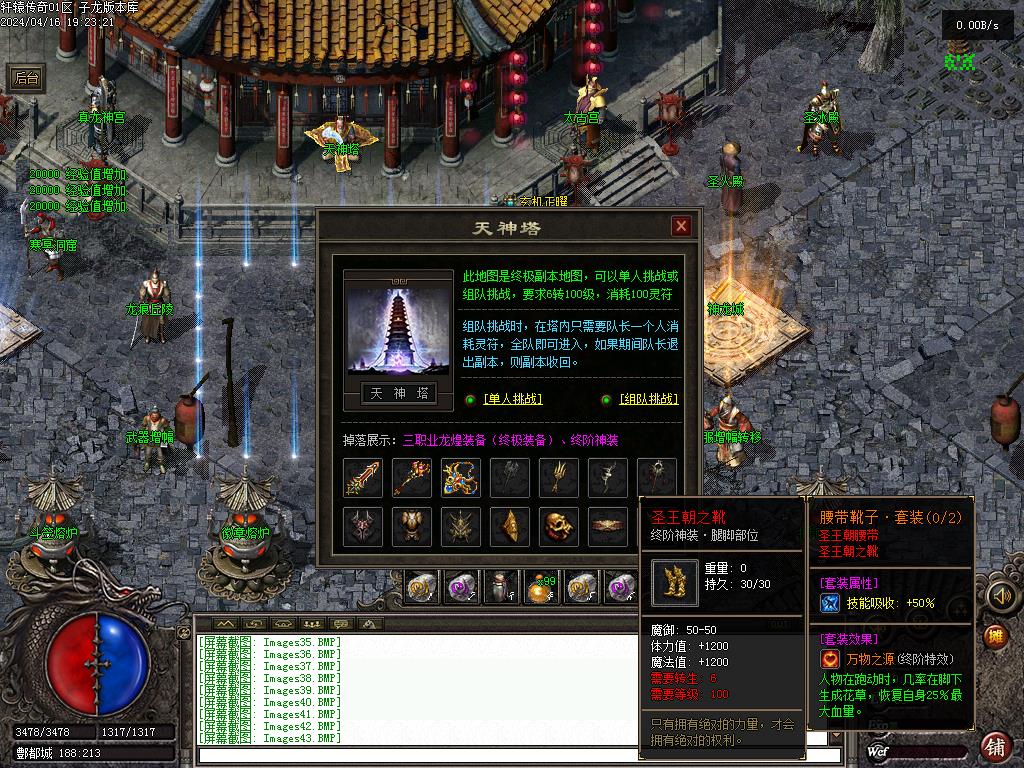Select the golden body armor drop icon
The image size is (1024, 768).
tap(412, 526)
